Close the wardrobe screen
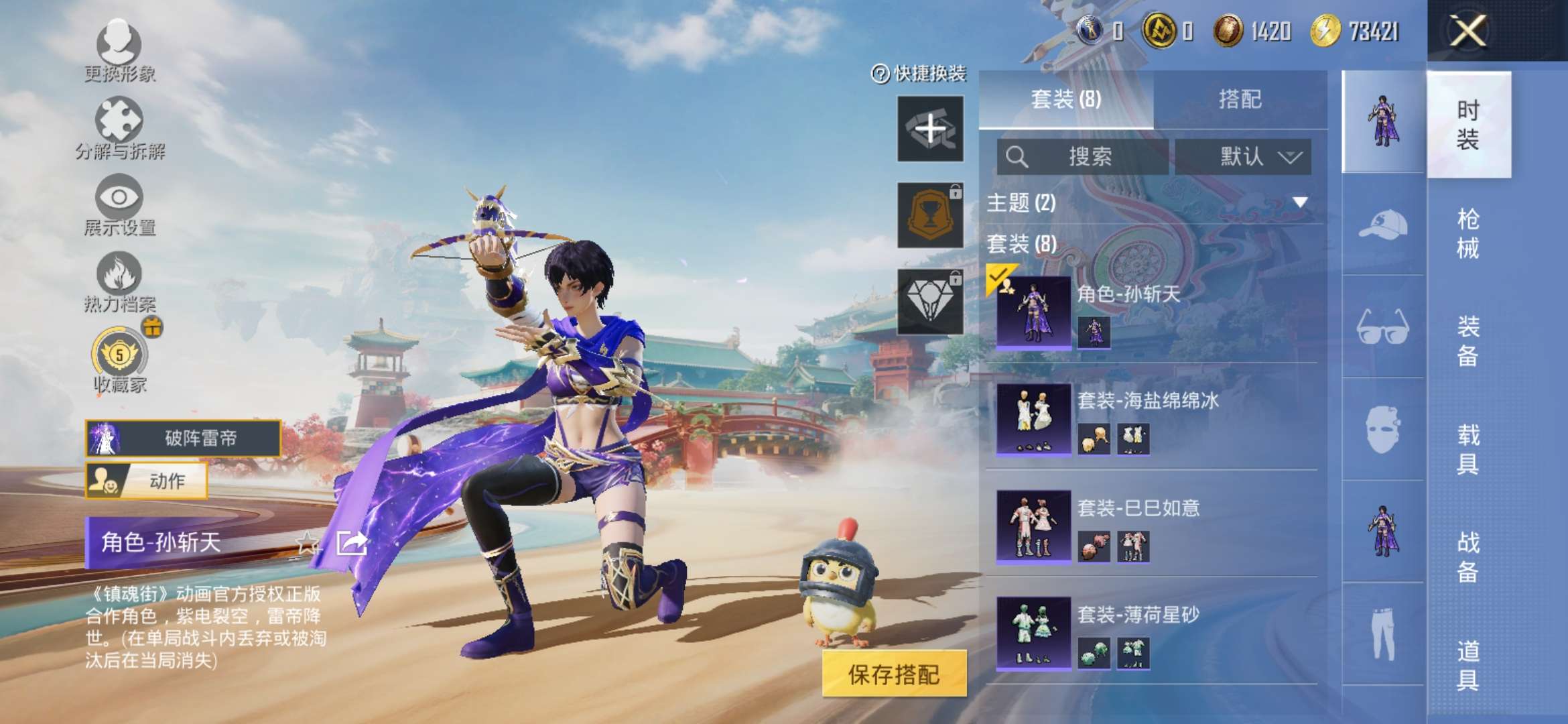This screenshot has width=1568, height=724. (1467, 32)
